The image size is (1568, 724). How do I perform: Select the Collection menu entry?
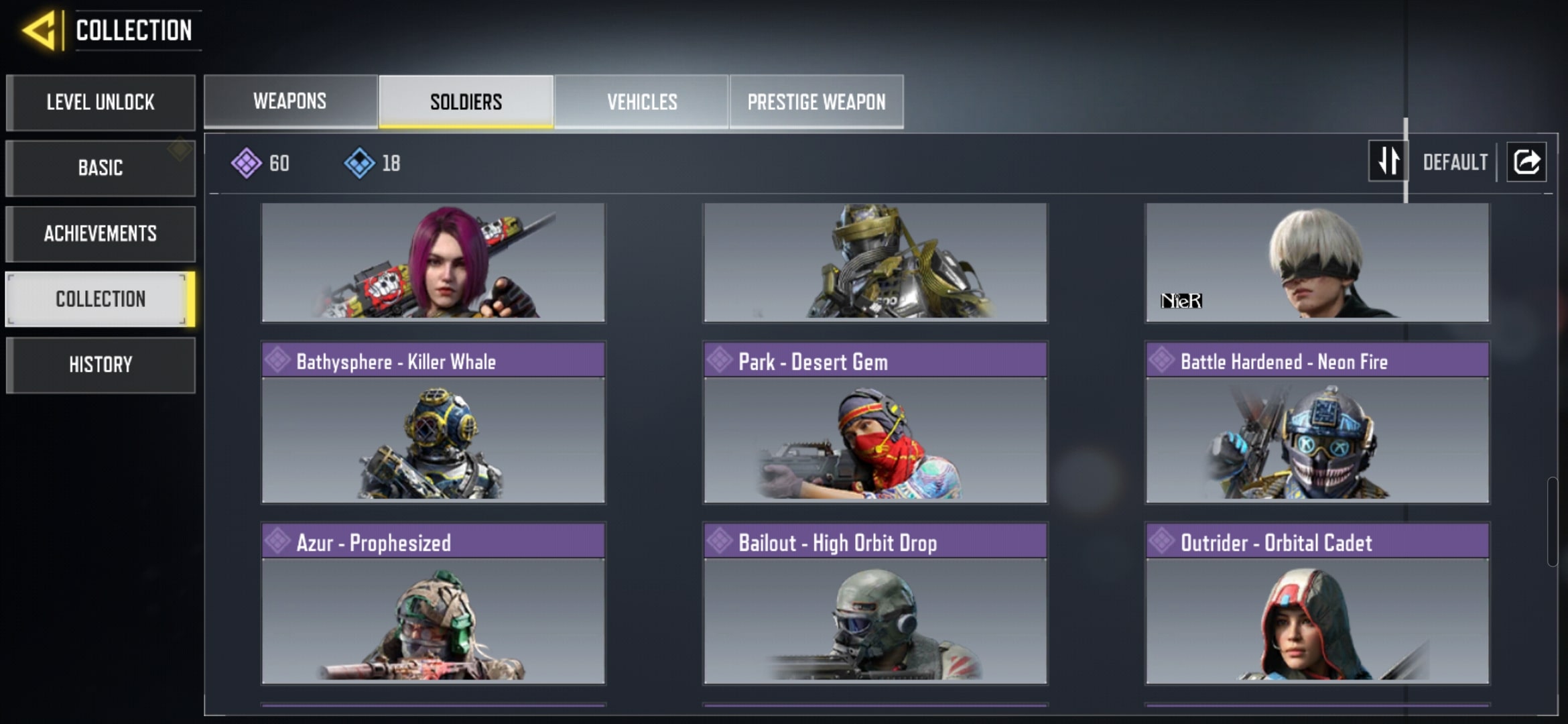click(101, 299)
